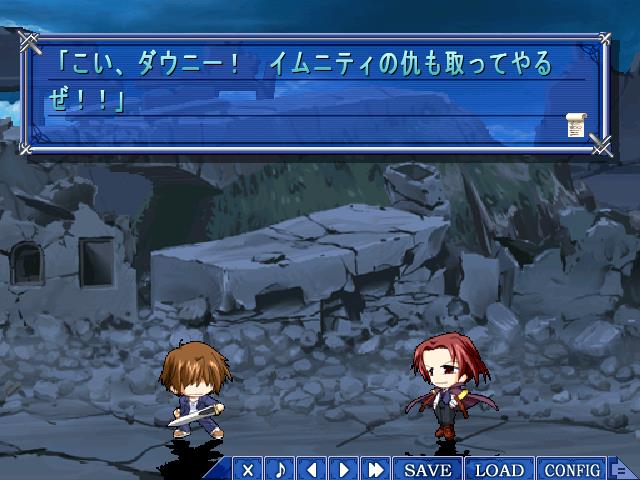Activate the fast-forward skip button

376,469
